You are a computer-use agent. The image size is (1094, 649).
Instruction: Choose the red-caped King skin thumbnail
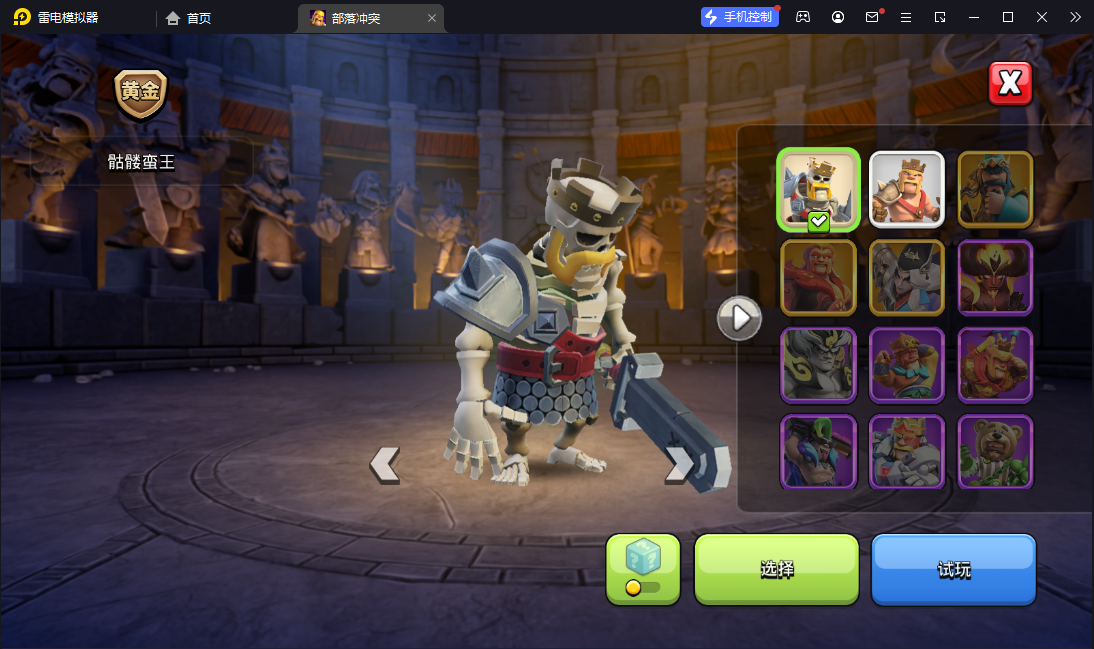(x=818, y=277)
